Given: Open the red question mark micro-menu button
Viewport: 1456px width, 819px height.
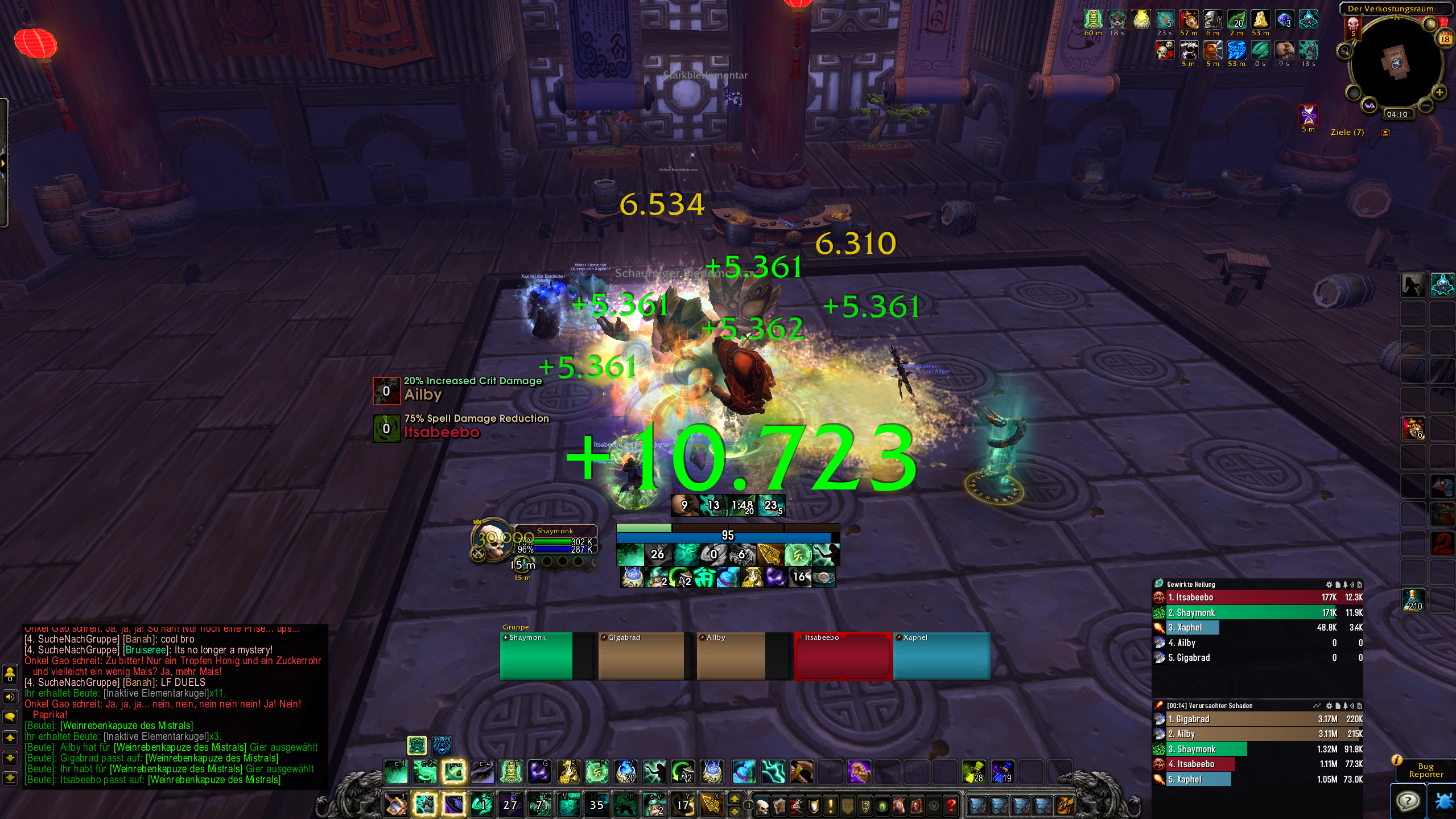Looking at the screenshot, I should (950, 805).
